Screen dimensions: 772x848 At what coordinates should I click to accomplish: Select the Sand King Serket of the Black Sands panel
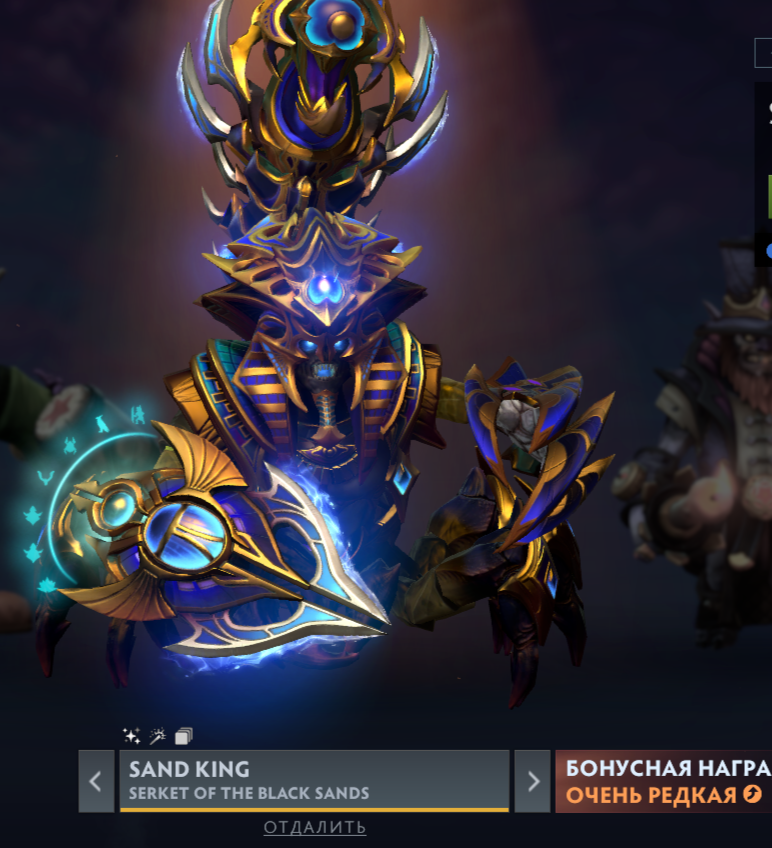point(314,780)
